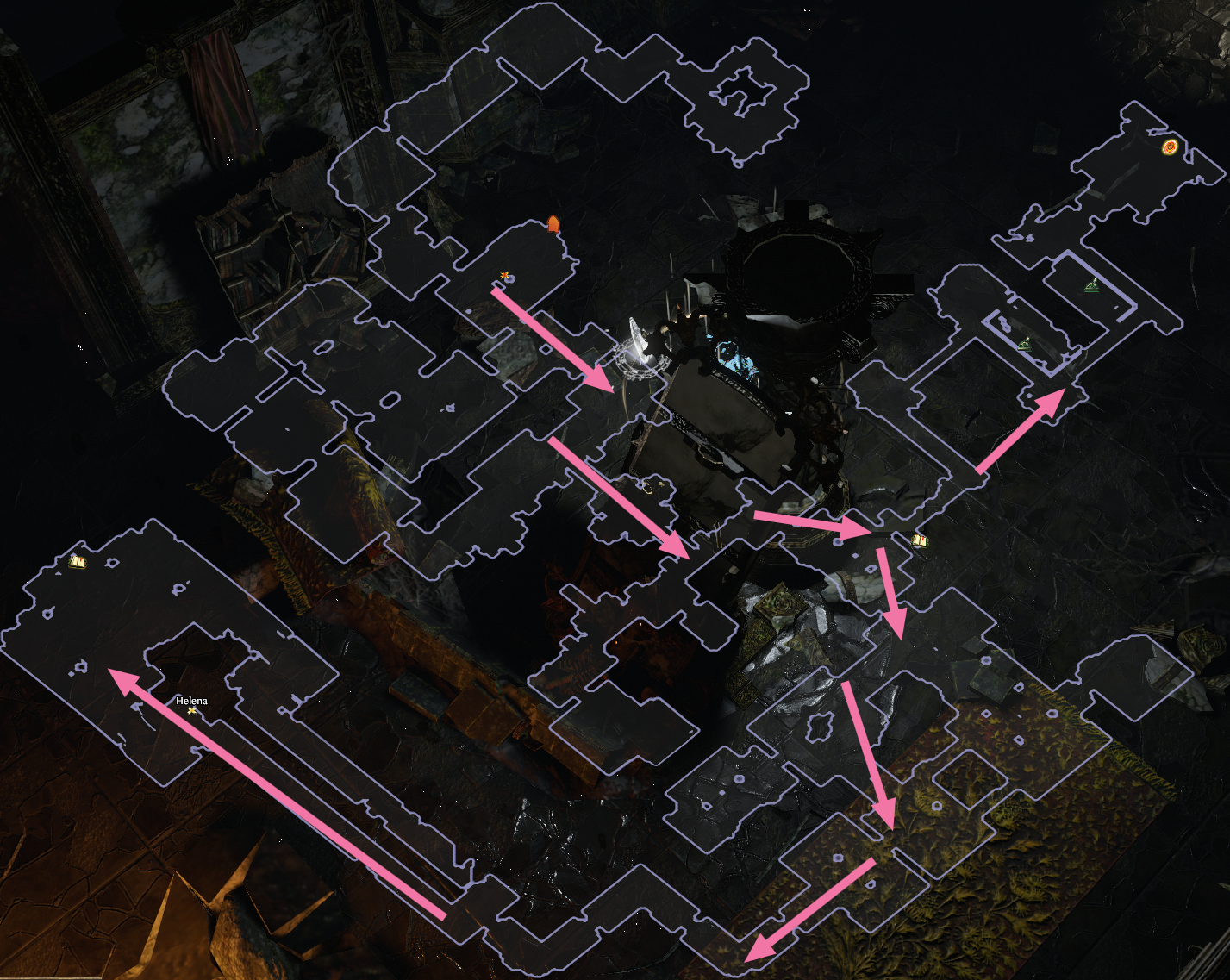1230x980 pixels.
Task: Click the orange player position marker
Action: pos(505,276)
